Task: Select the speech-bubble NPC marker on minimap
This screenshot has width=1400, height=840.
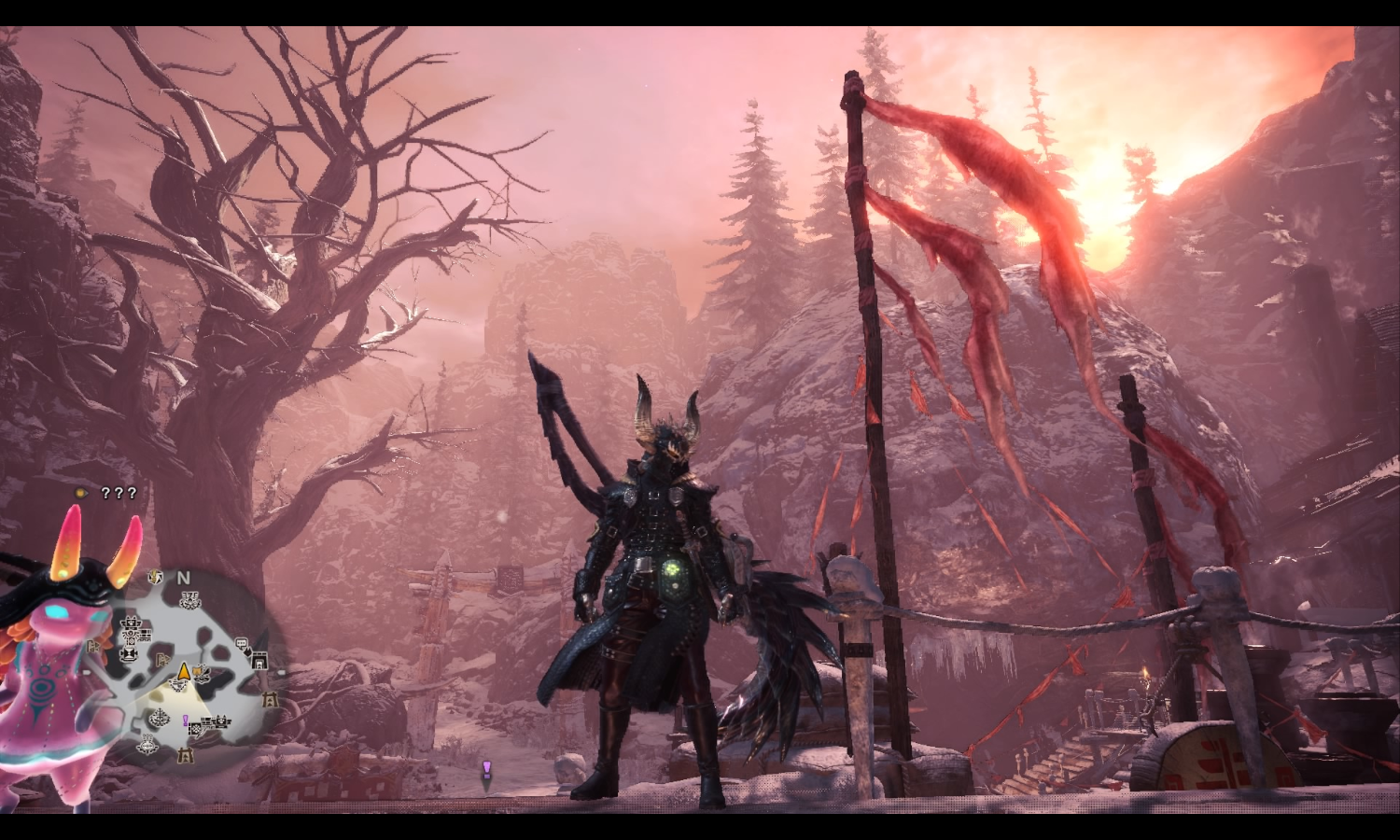Action: coord(241,643)
